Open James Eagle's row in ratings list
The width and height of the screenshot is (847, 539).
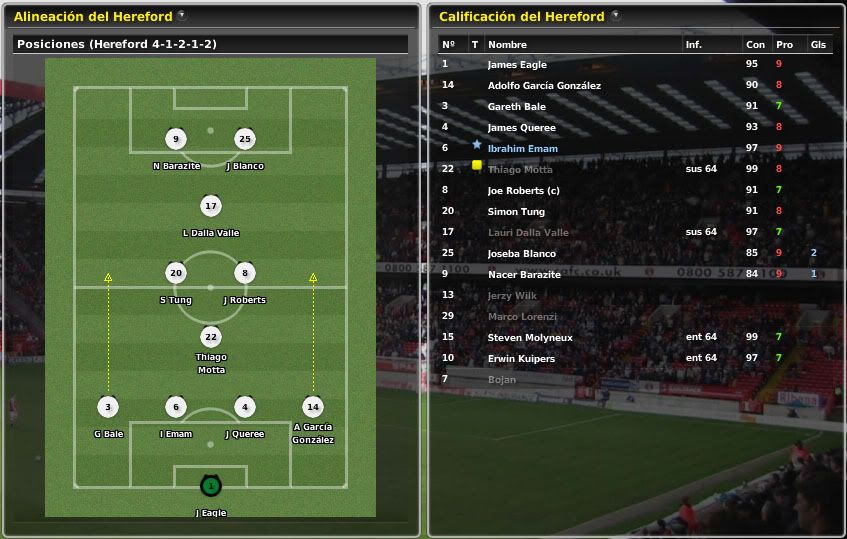[x=517, y=65]
